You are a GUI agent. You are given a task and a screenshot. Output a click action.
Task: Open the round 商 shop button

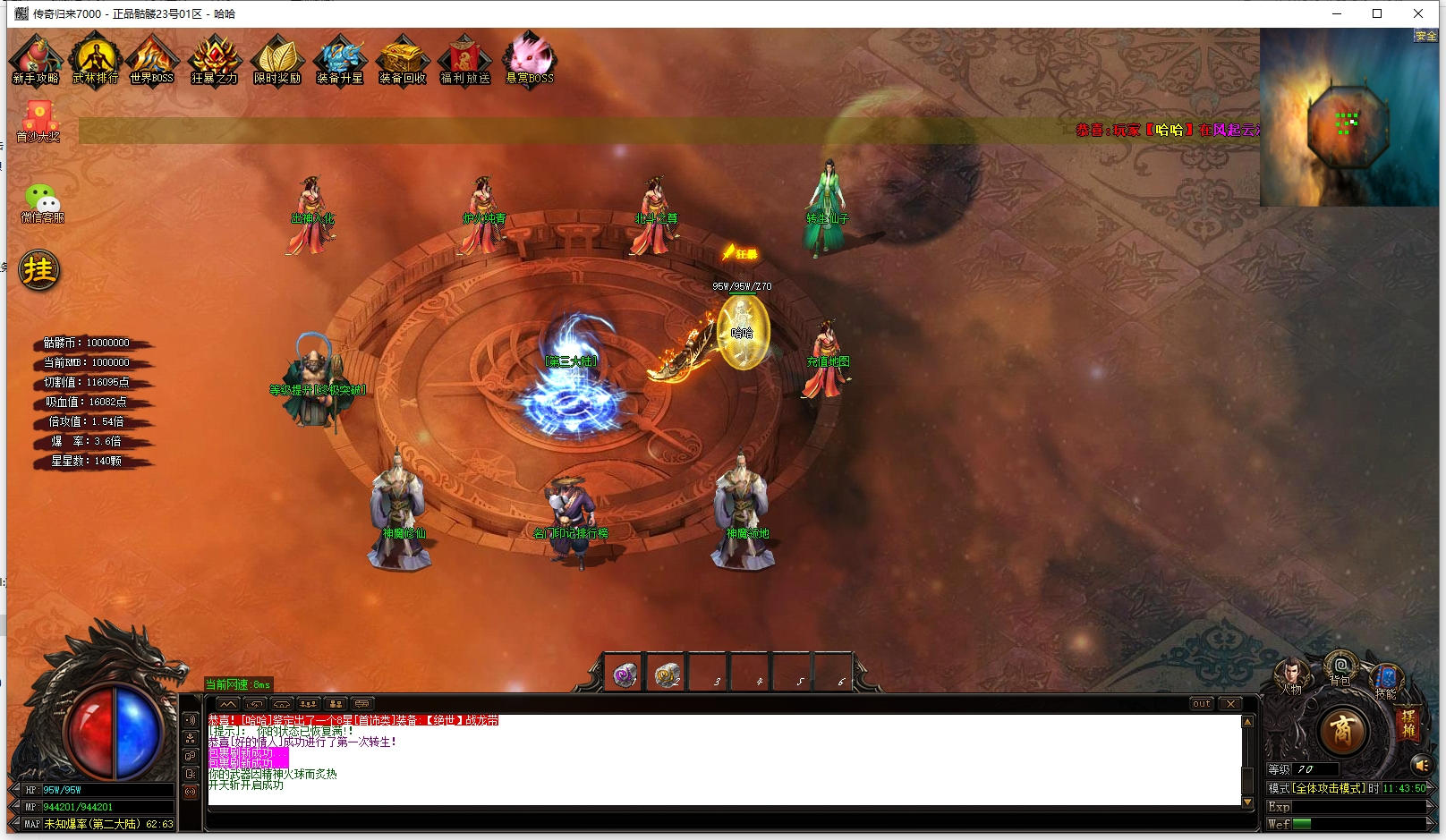pyautogui.click(x=1342, y=731)
